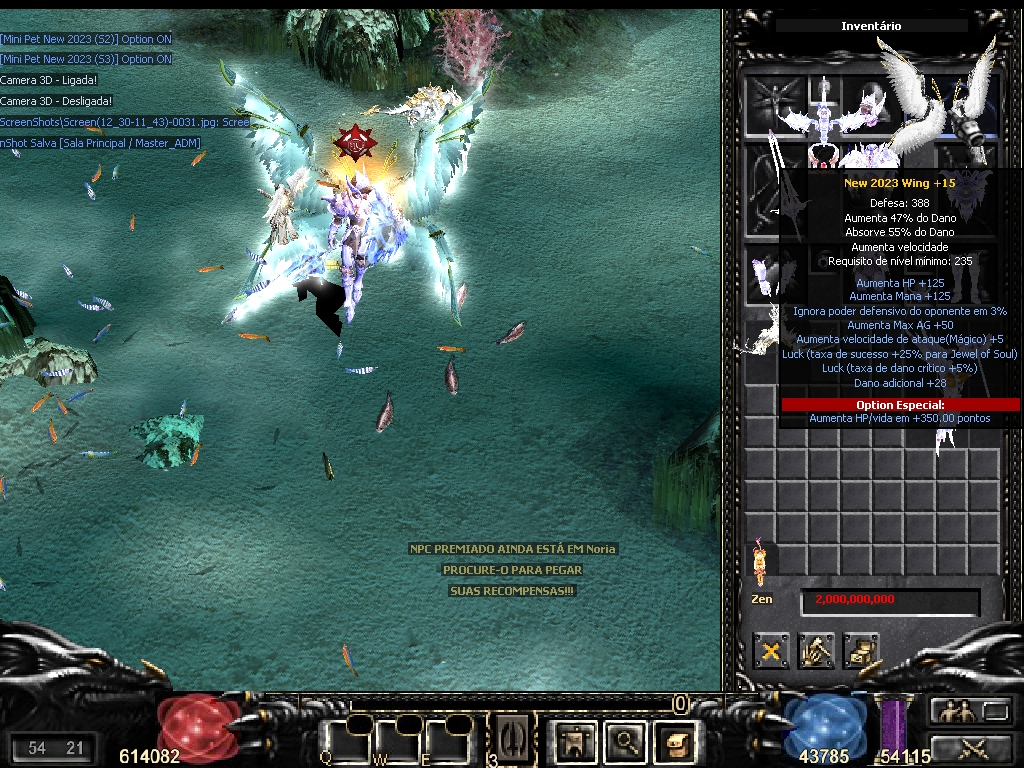Image resolution: width=1024 pixels, height=768 pixels.
Task: Click the magnifying glass button on bottom bar
Action: (x=626, y=741)
